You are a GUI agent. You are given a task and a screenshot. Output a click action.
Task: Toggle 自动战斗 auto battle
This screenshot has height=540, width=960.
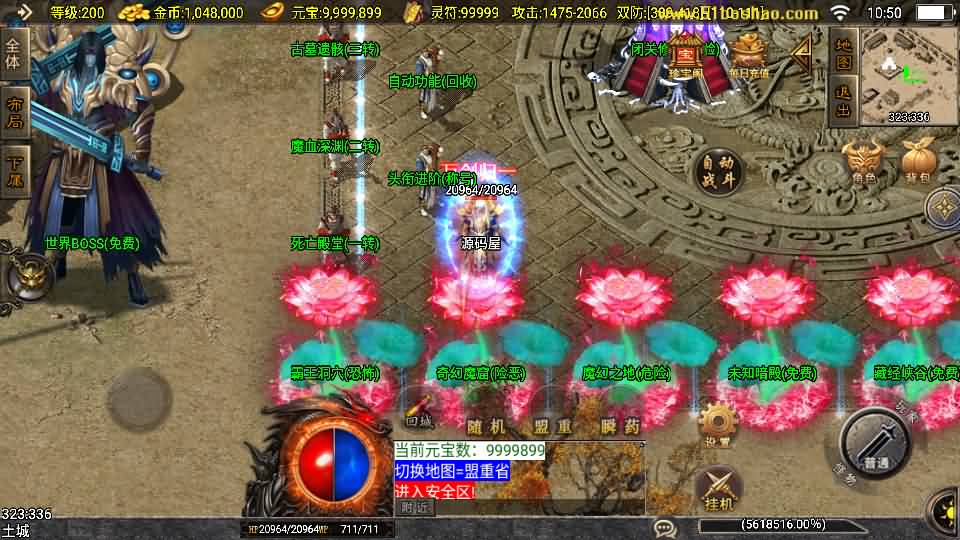point(719,172)
